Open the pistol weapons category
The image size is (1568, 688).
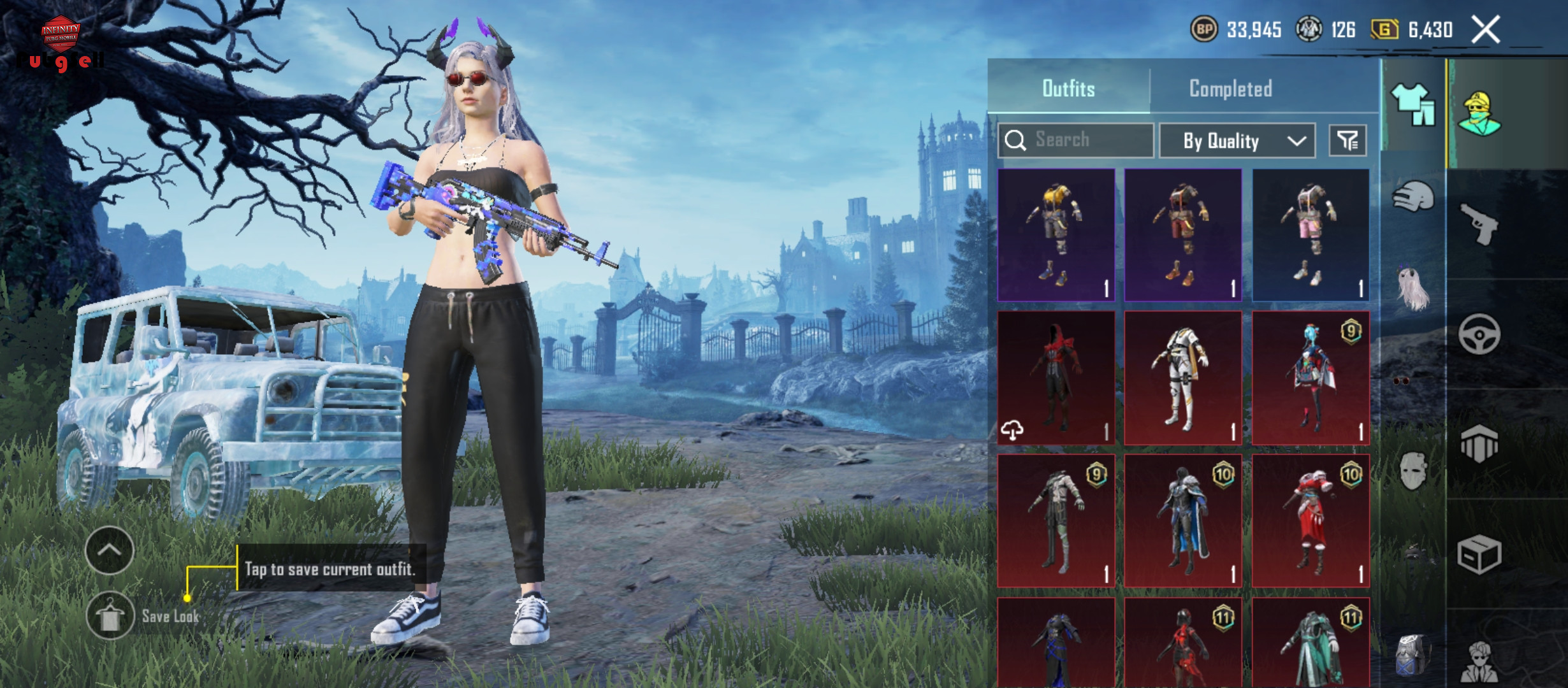tap(1479, 223)
